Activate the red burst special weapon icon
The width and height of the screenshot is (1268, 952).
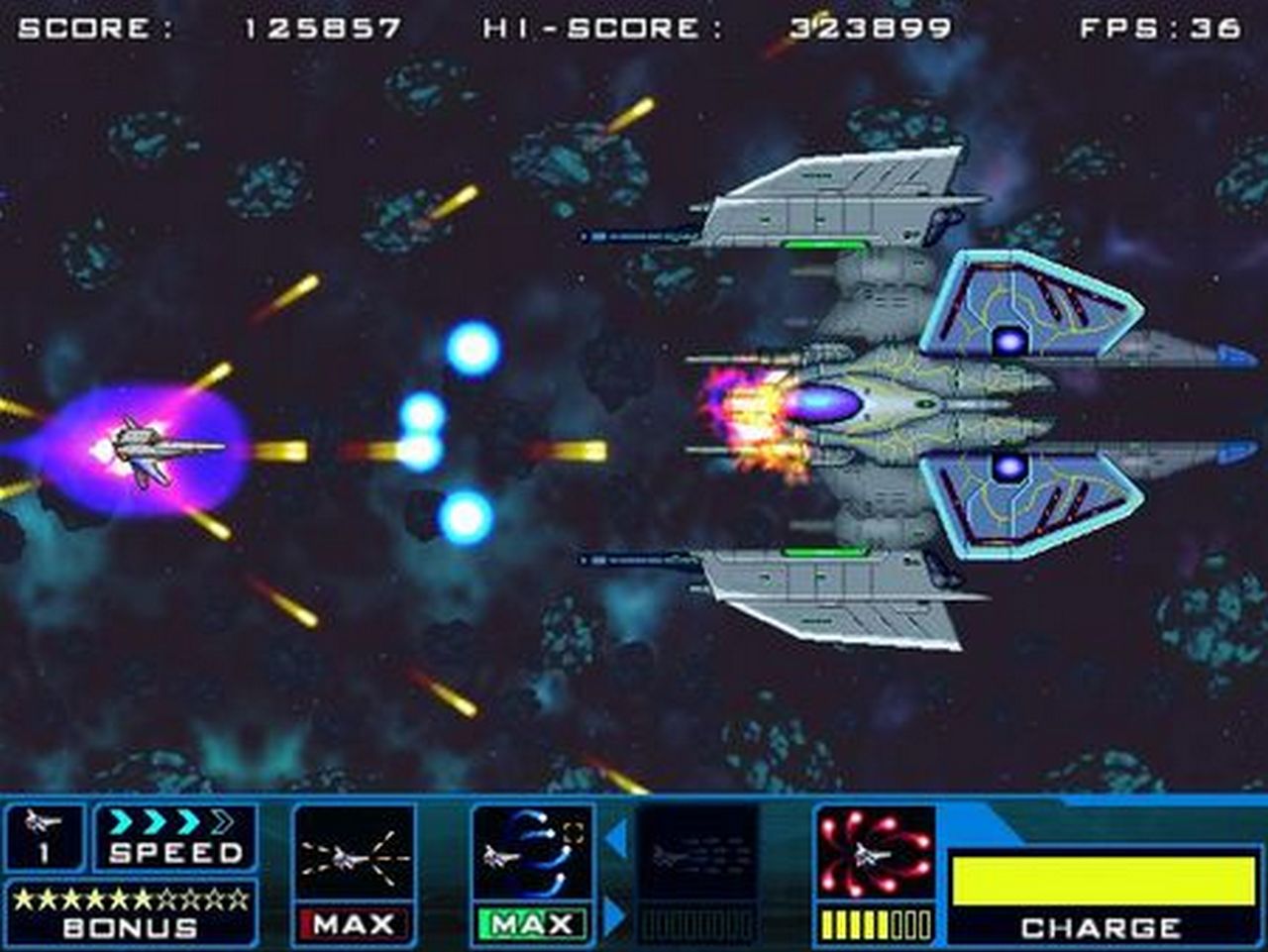click(875, 853)
